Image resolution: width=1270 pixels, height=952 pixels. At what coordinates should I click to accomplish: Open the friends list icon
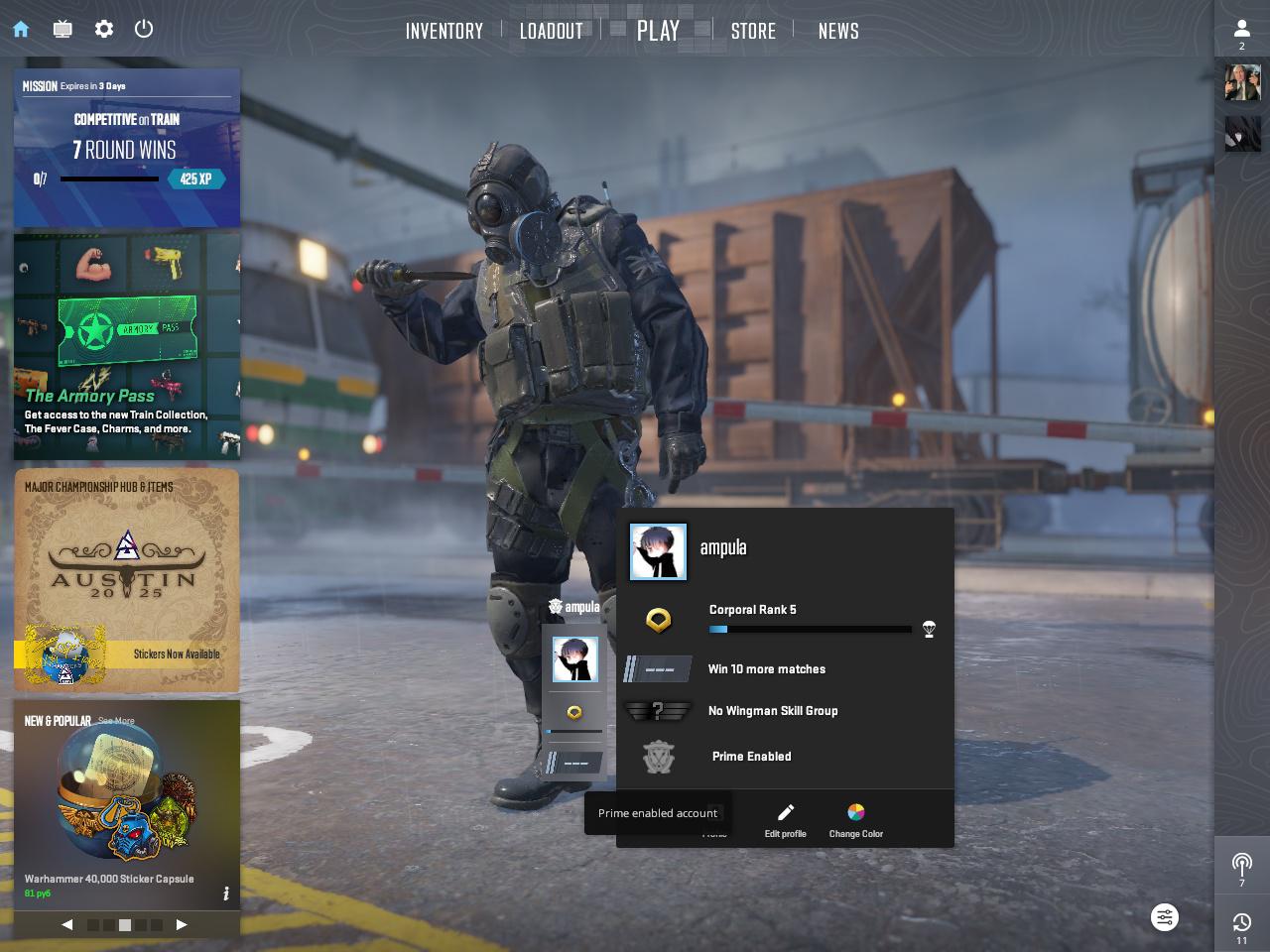1241,32
